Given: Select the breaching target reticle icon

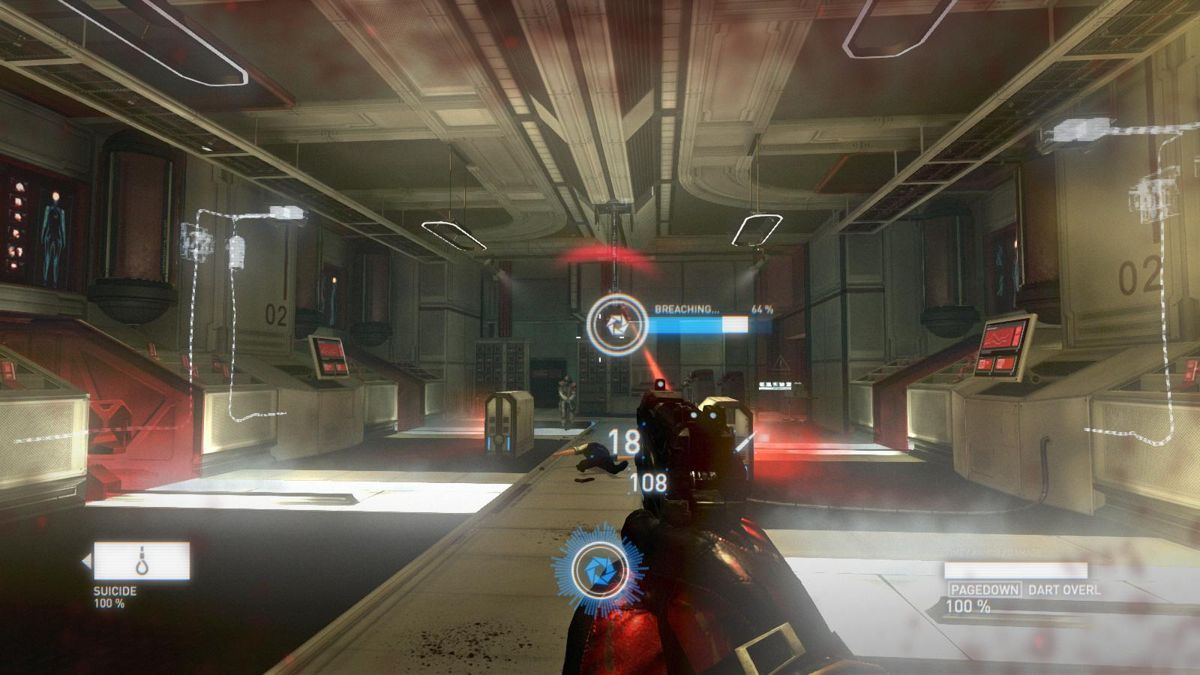Looking at the screenshot, I should click(616, 324).
